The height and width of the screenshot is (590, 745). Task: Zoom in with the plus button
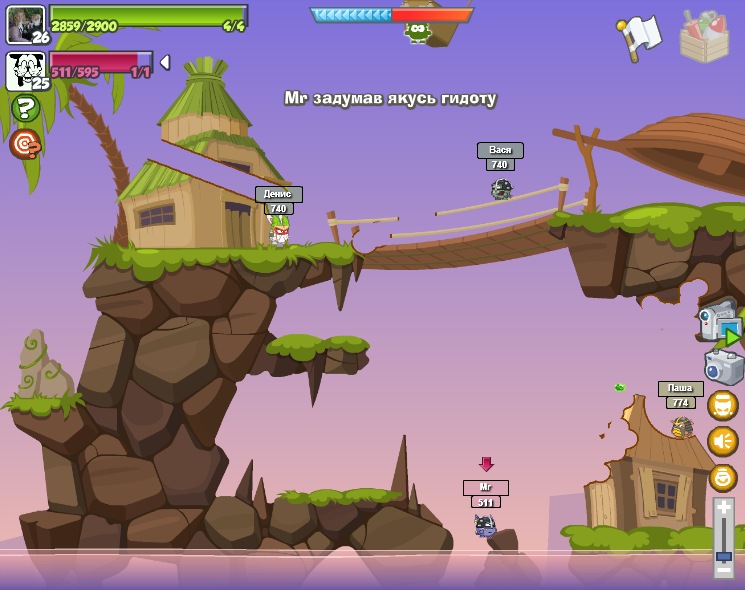click(723, 509)
